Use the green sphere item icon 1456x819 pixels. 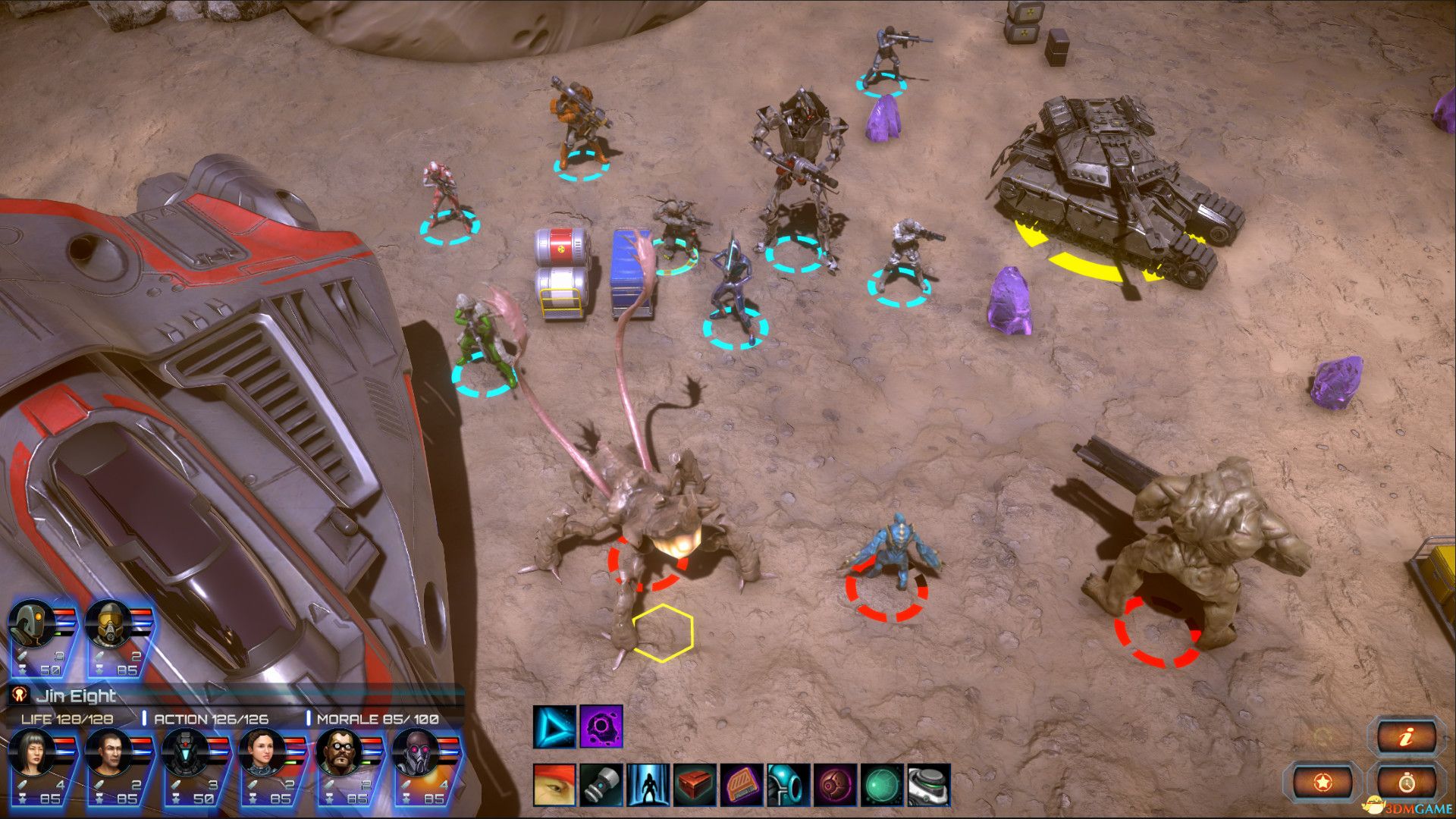tap(882, 785)
